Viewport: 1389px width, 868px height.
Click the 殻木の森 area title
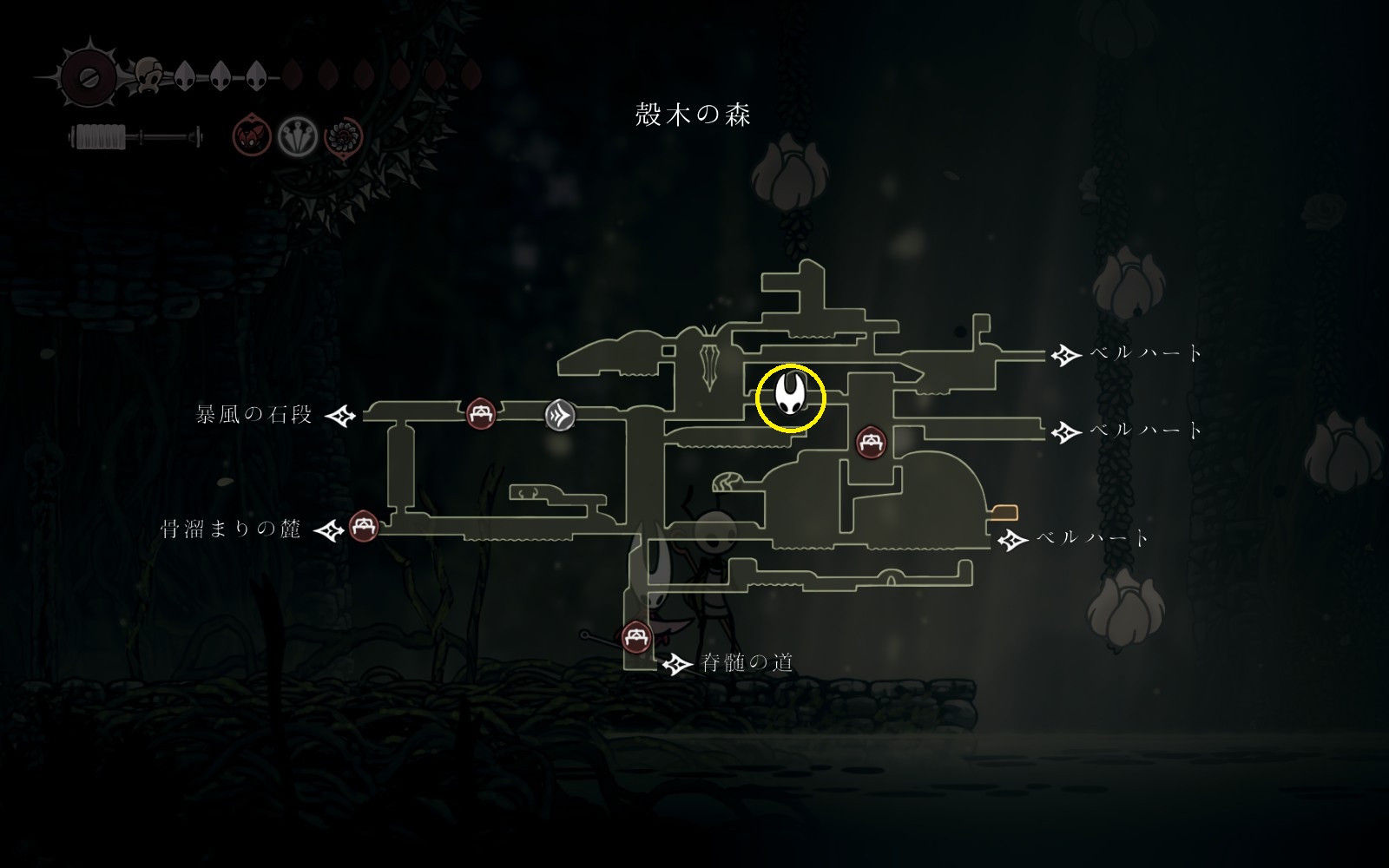[x=693, y=115]
